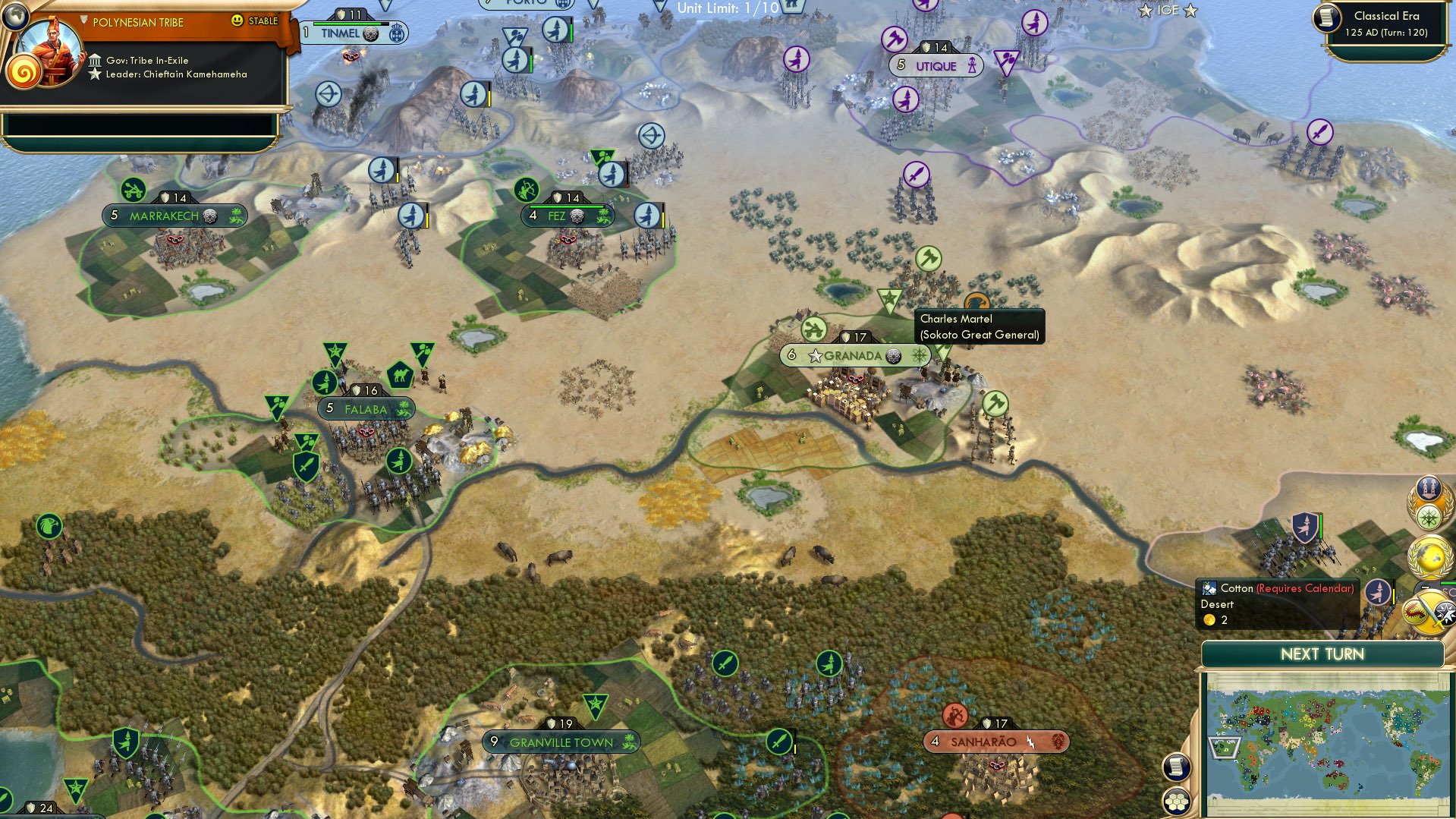The width and height of the screenshot is (1456, 819).
Task: Select Charles Martel's Great General icon
Action: (976, 301)
